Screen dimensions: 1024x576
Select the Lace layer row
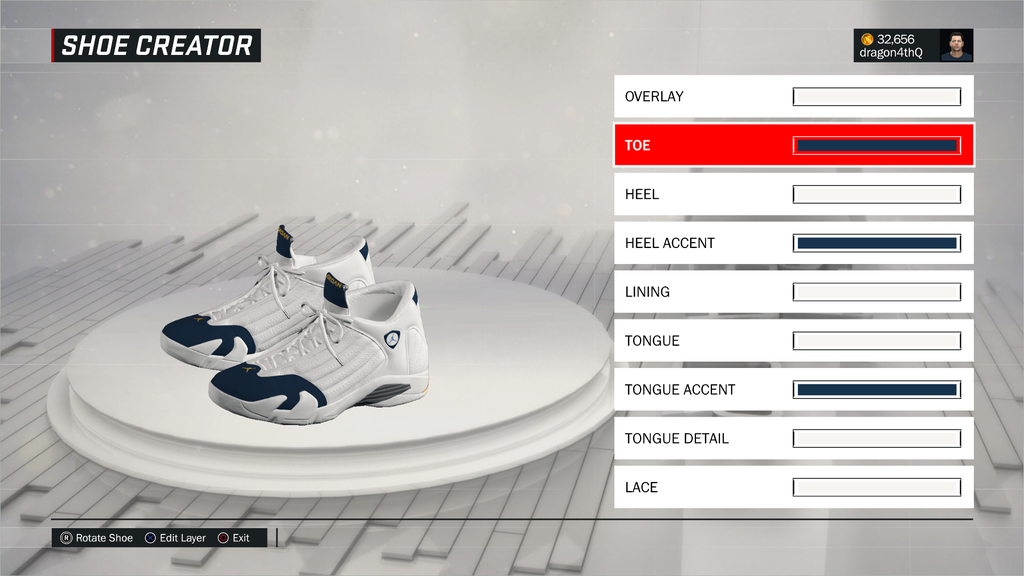point(700,487)
